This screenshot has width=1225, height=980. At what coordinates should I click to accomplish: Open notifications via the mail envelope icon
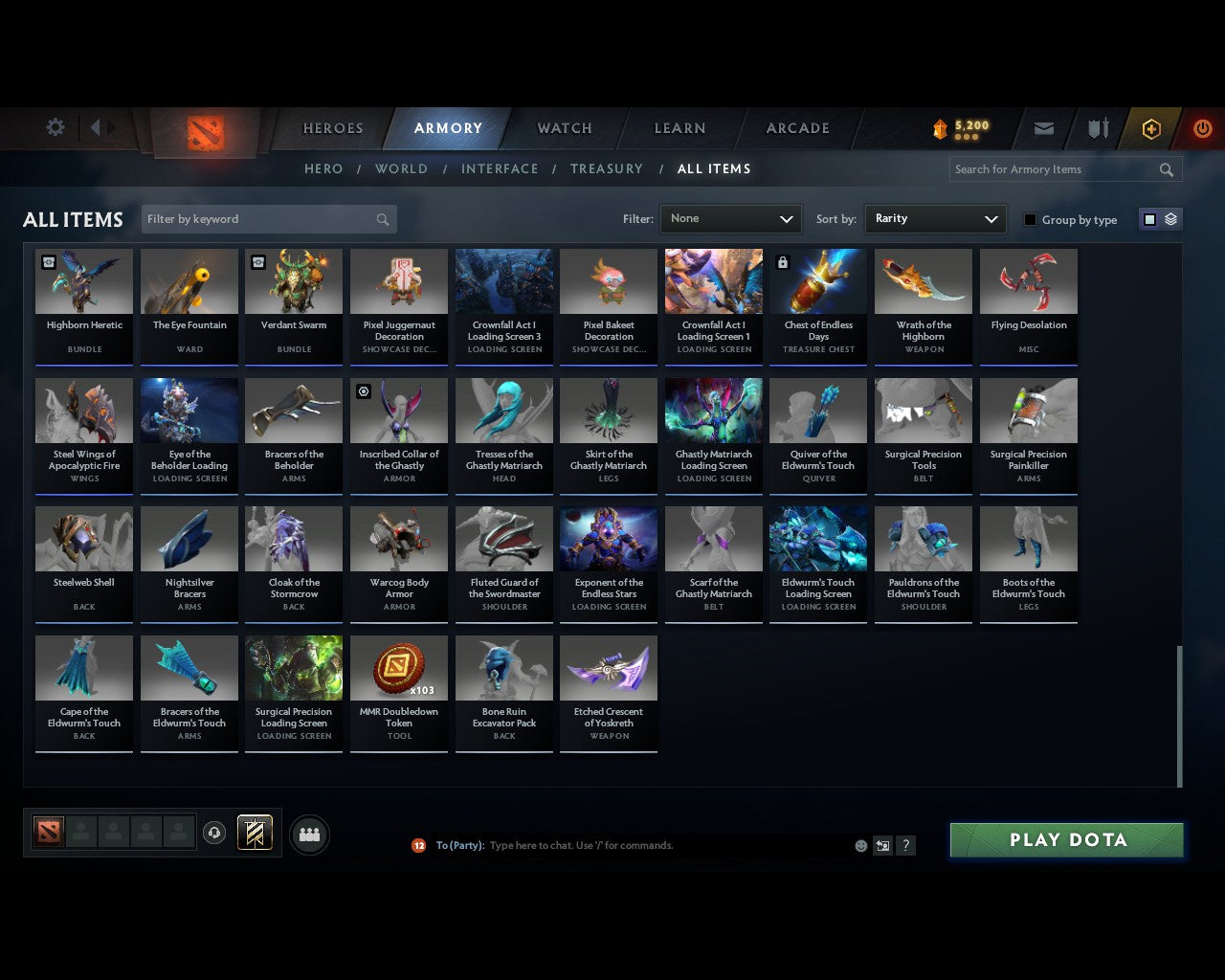click(1043, 127)
